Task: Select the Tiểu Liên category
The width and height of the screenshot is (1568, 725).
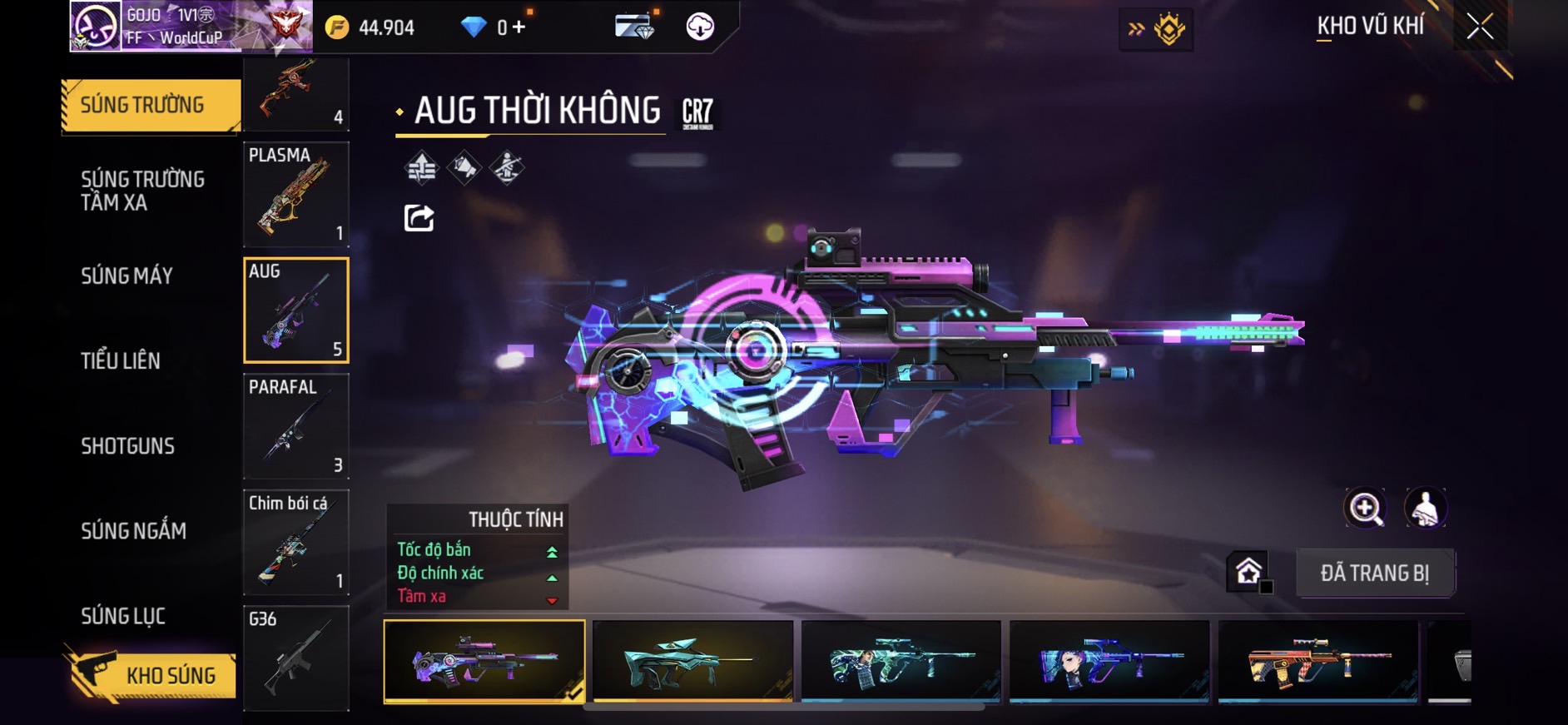Action: click(x=121, y=361)
